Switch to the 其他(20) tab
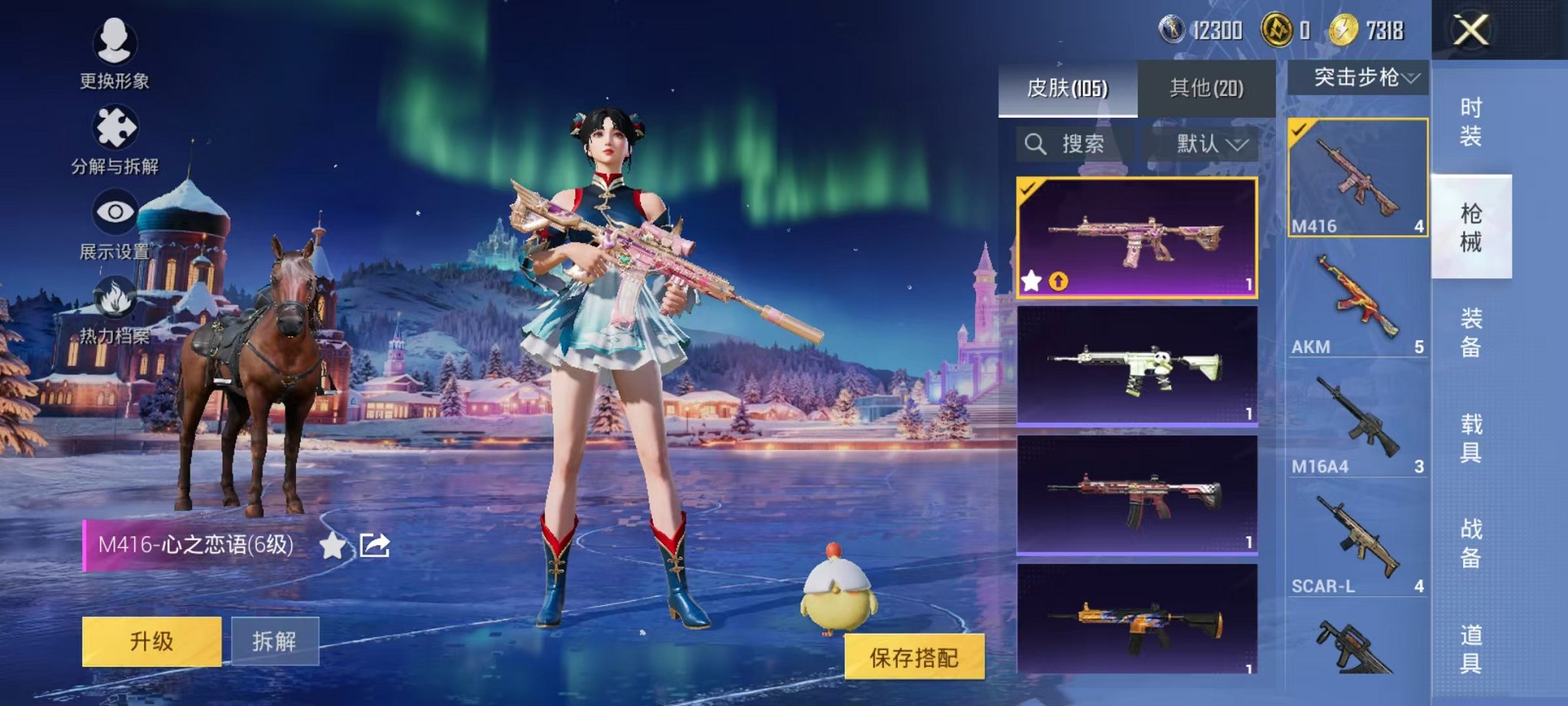 coord(1205,88)
